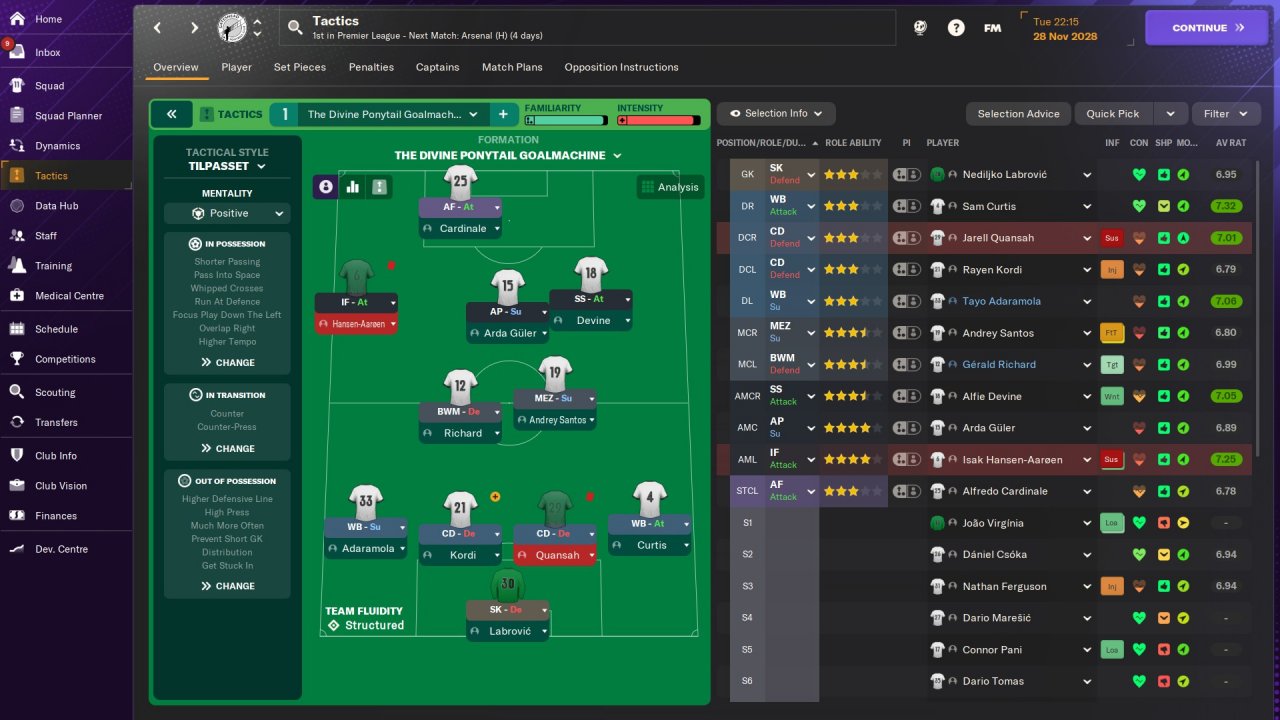
Task: Open the Match Plans tab
Action: (x=512, y=67)
